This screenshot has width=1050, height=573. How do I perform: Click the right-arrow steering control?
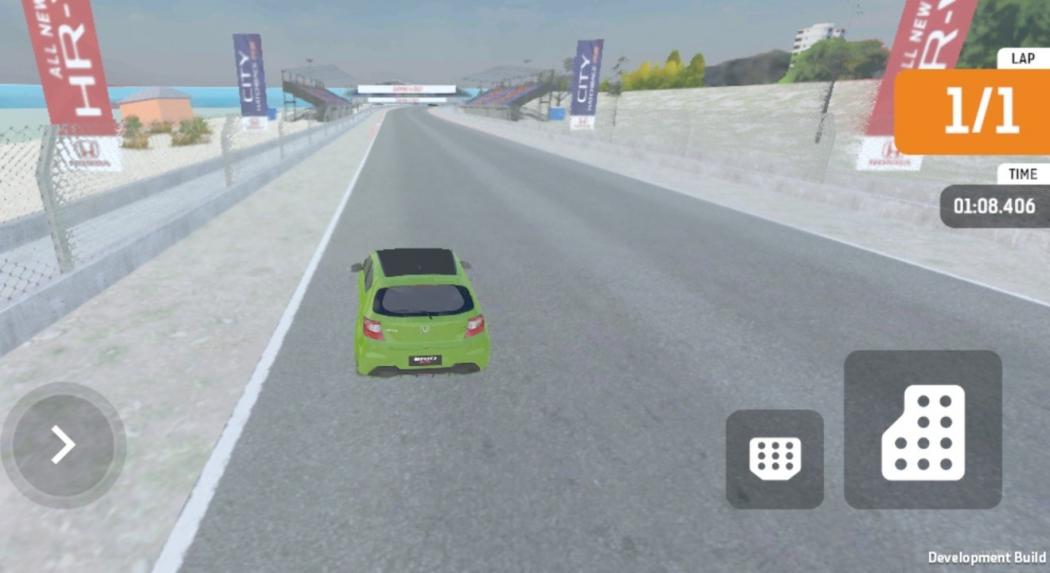pyautogui.click(x=63, y=445)
